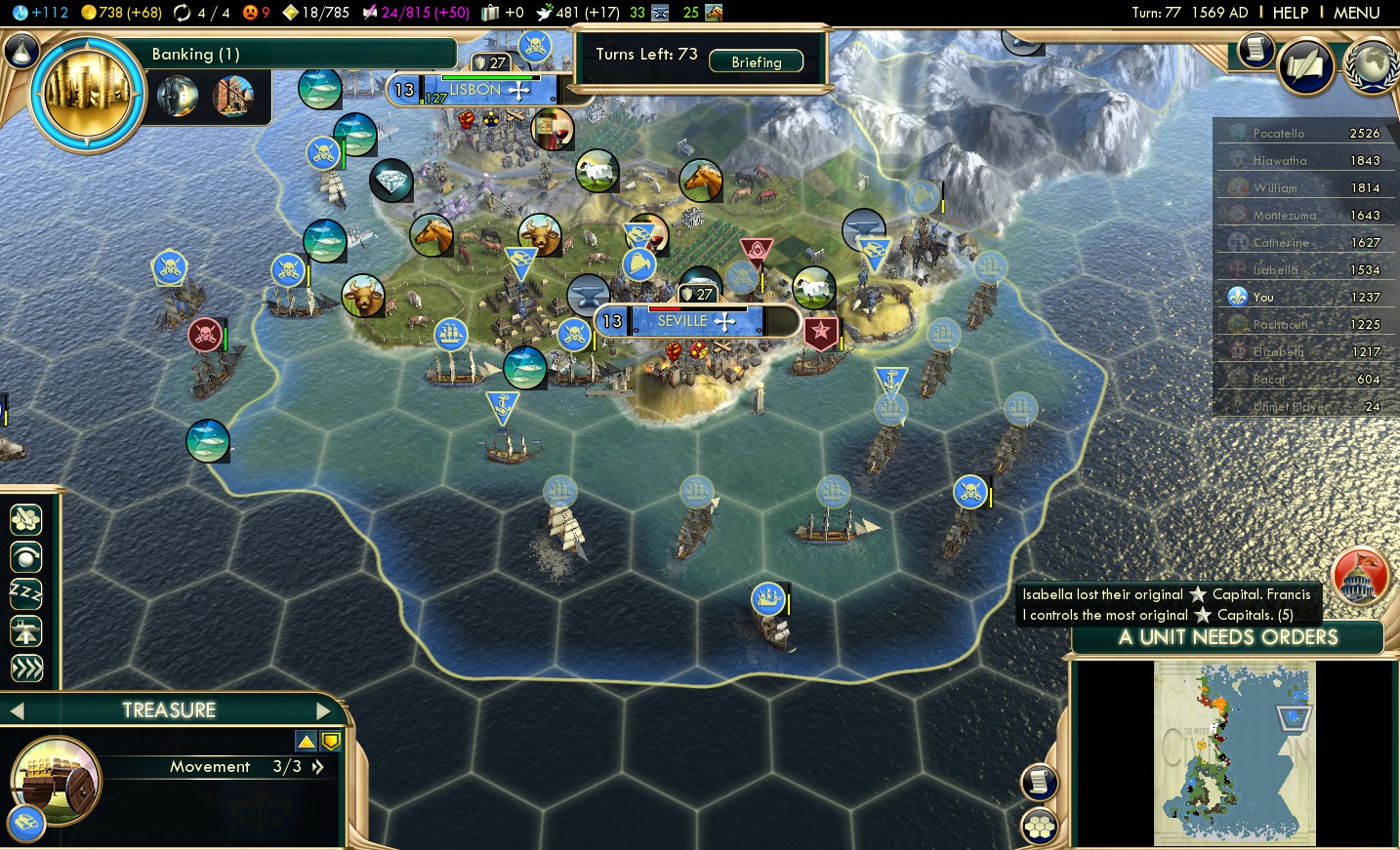
Task: Click the minimap to move the camera
Action: pos(1234,752)
